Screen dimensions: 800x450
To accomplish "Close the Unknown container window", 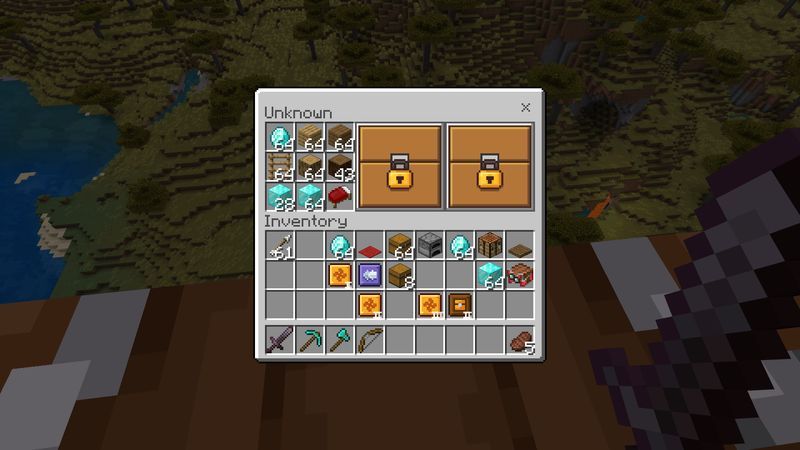I will (x=526, y=108).
